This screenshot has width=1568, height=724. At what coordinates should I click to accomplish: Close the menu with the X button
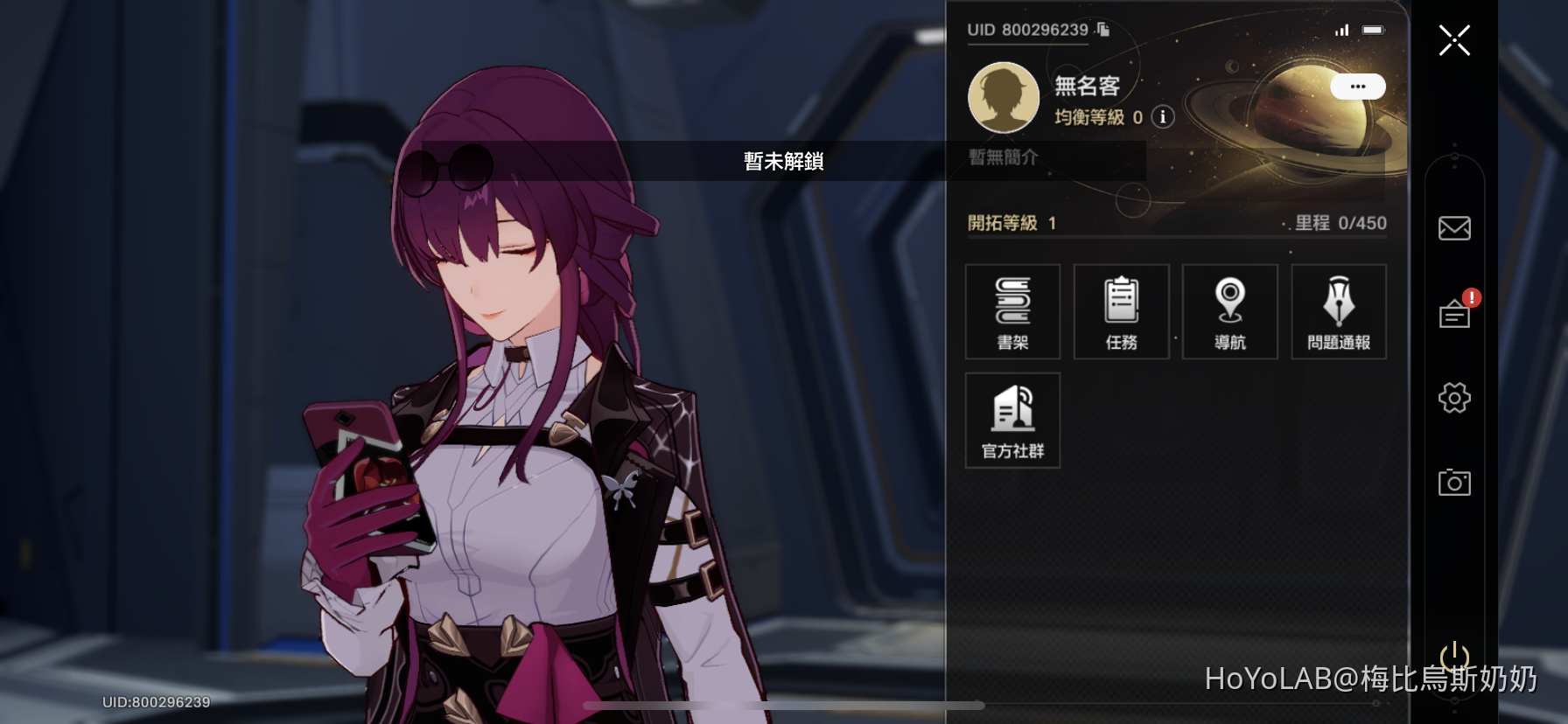(x=1454, y=40)
